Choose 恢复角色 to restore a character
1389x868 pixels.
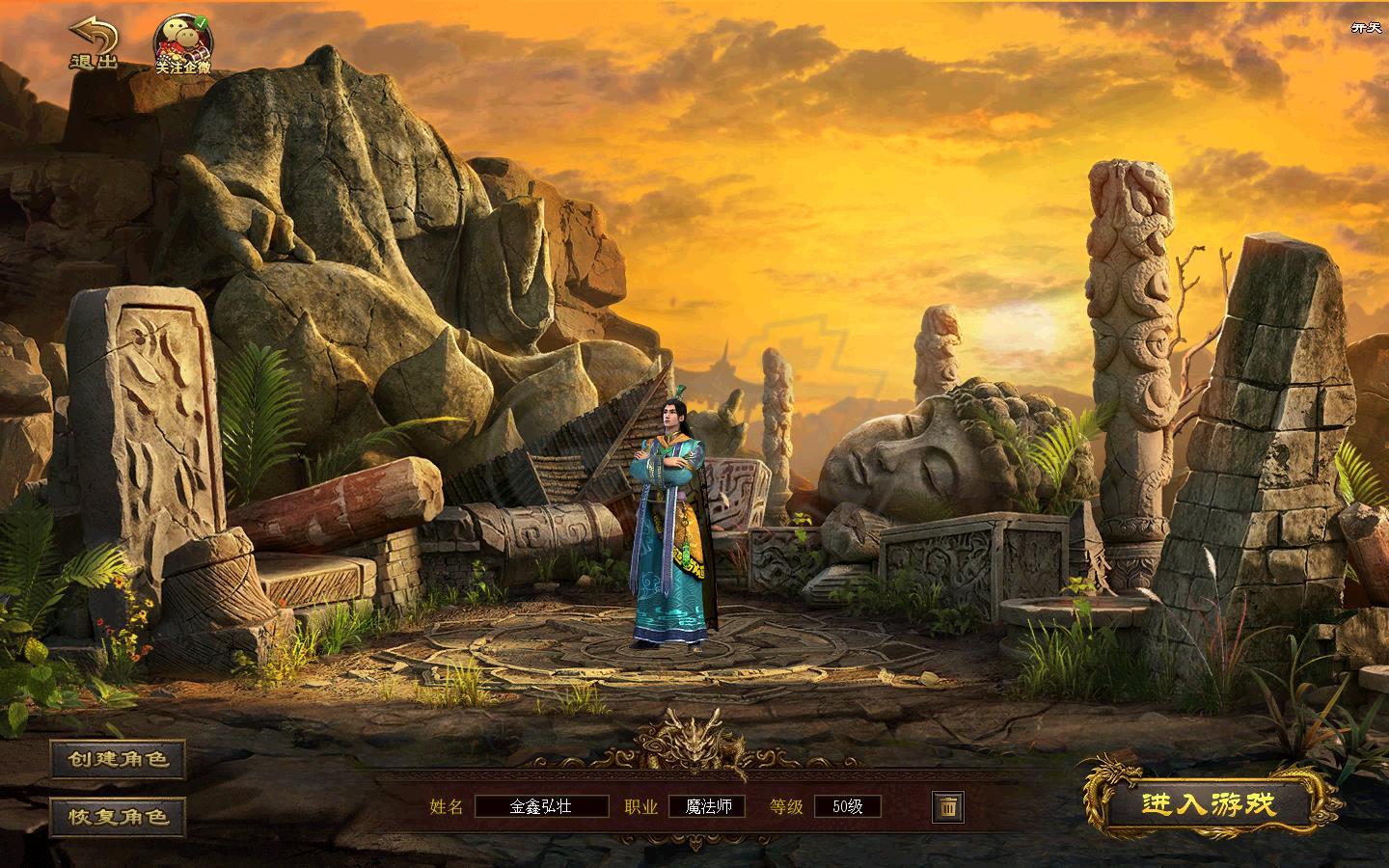click(118, 817)
